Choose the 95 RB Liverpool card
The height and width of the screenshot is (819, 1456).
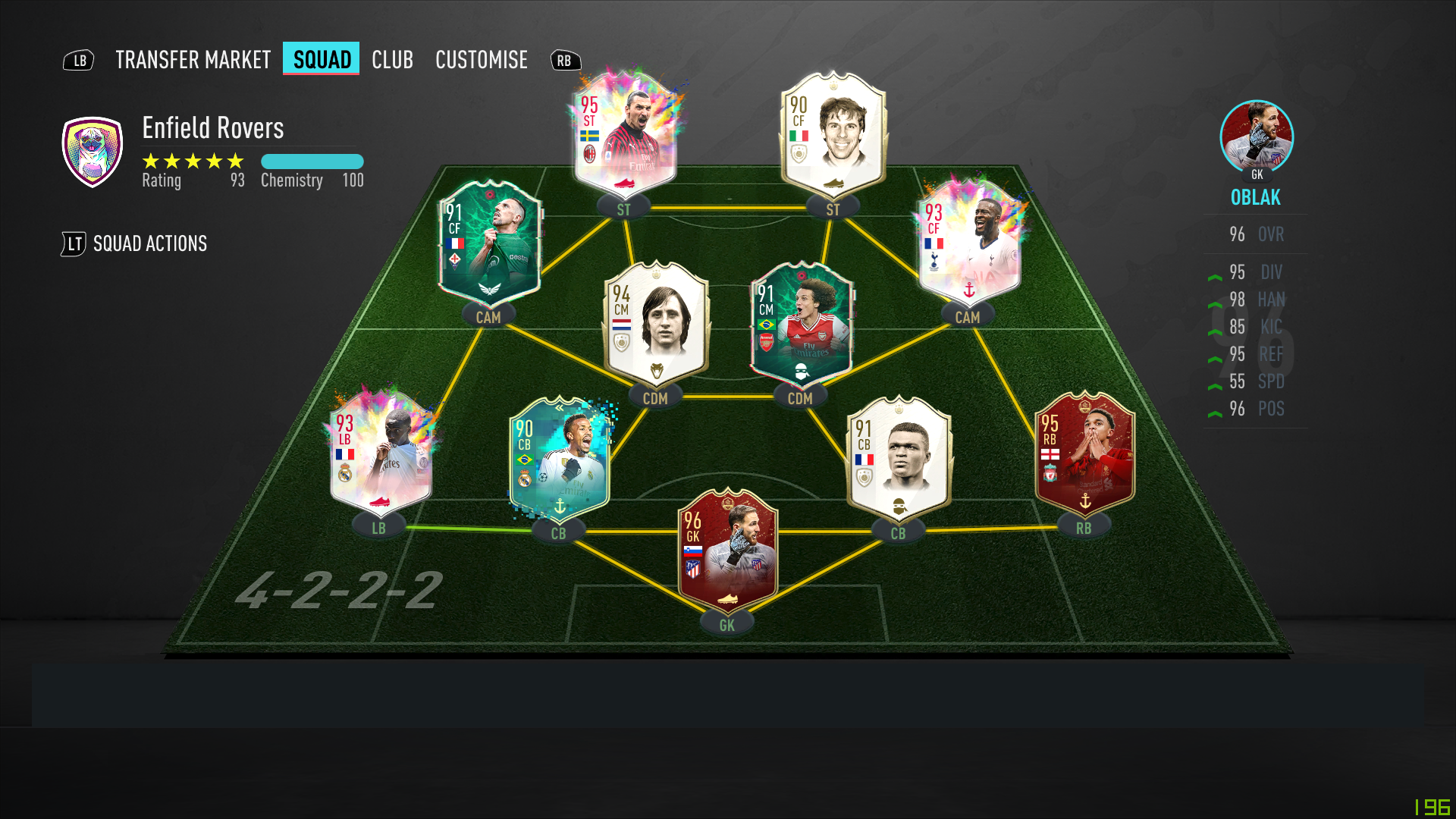coord(1084,453)
